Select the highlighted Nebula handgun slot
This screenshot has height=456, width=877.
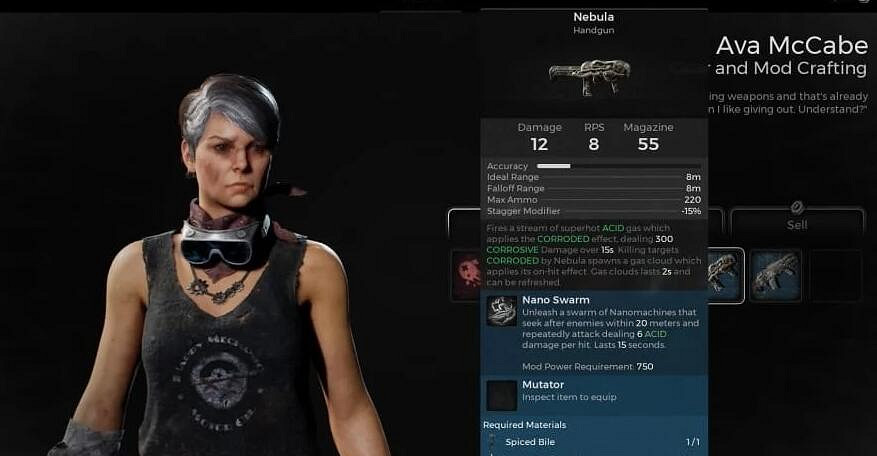(x=724, y=275)
